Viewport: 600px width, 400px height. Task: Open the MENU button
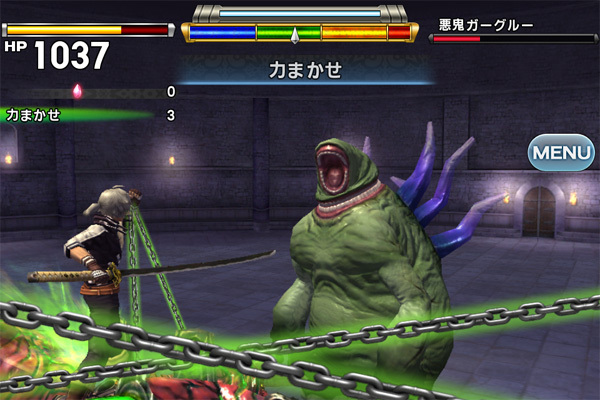(x=561, y=154)
